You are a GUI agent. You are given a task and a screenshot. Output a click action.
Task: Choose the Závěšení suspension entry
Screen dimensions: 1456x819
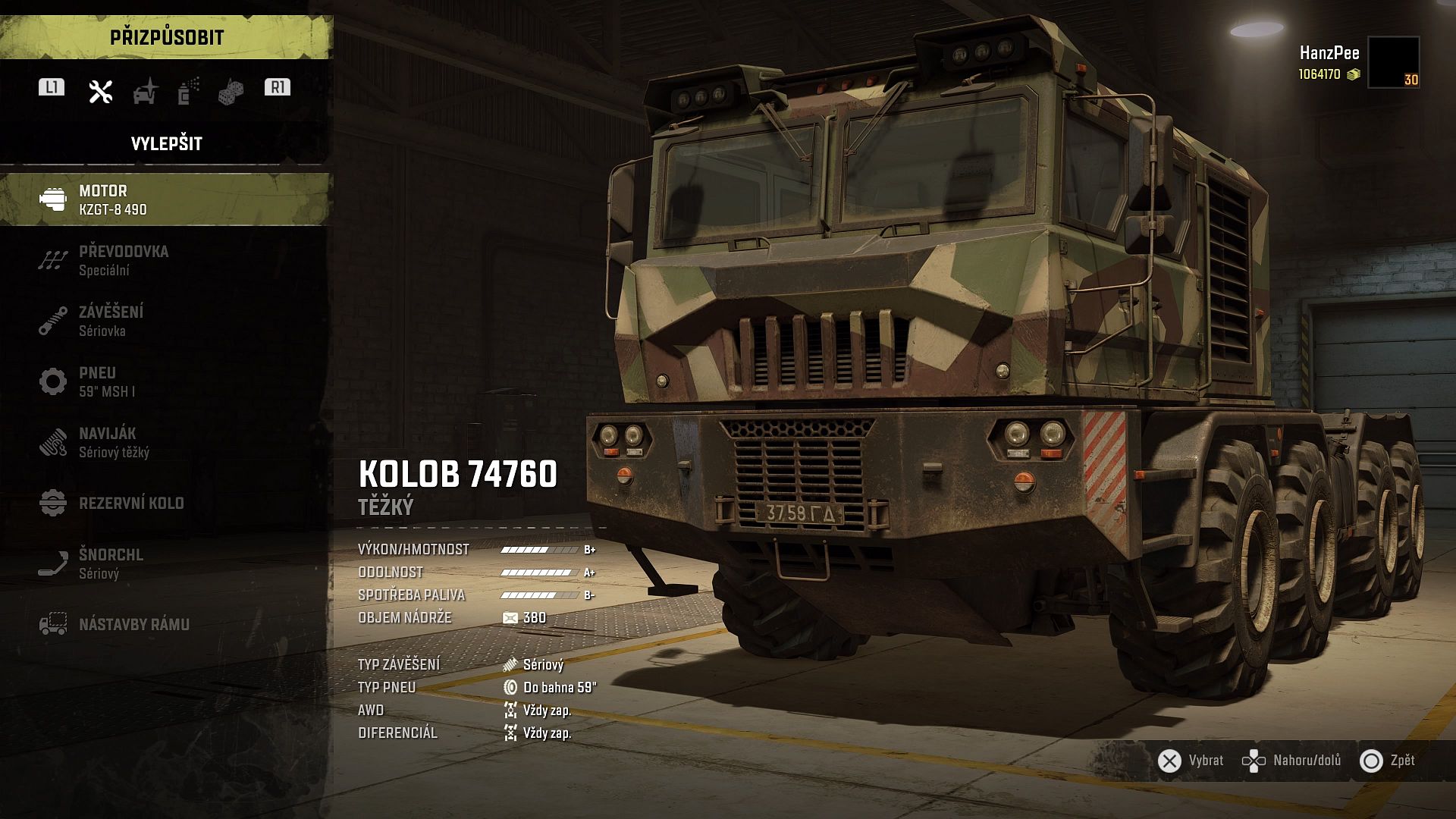click(x=165, y=321)
